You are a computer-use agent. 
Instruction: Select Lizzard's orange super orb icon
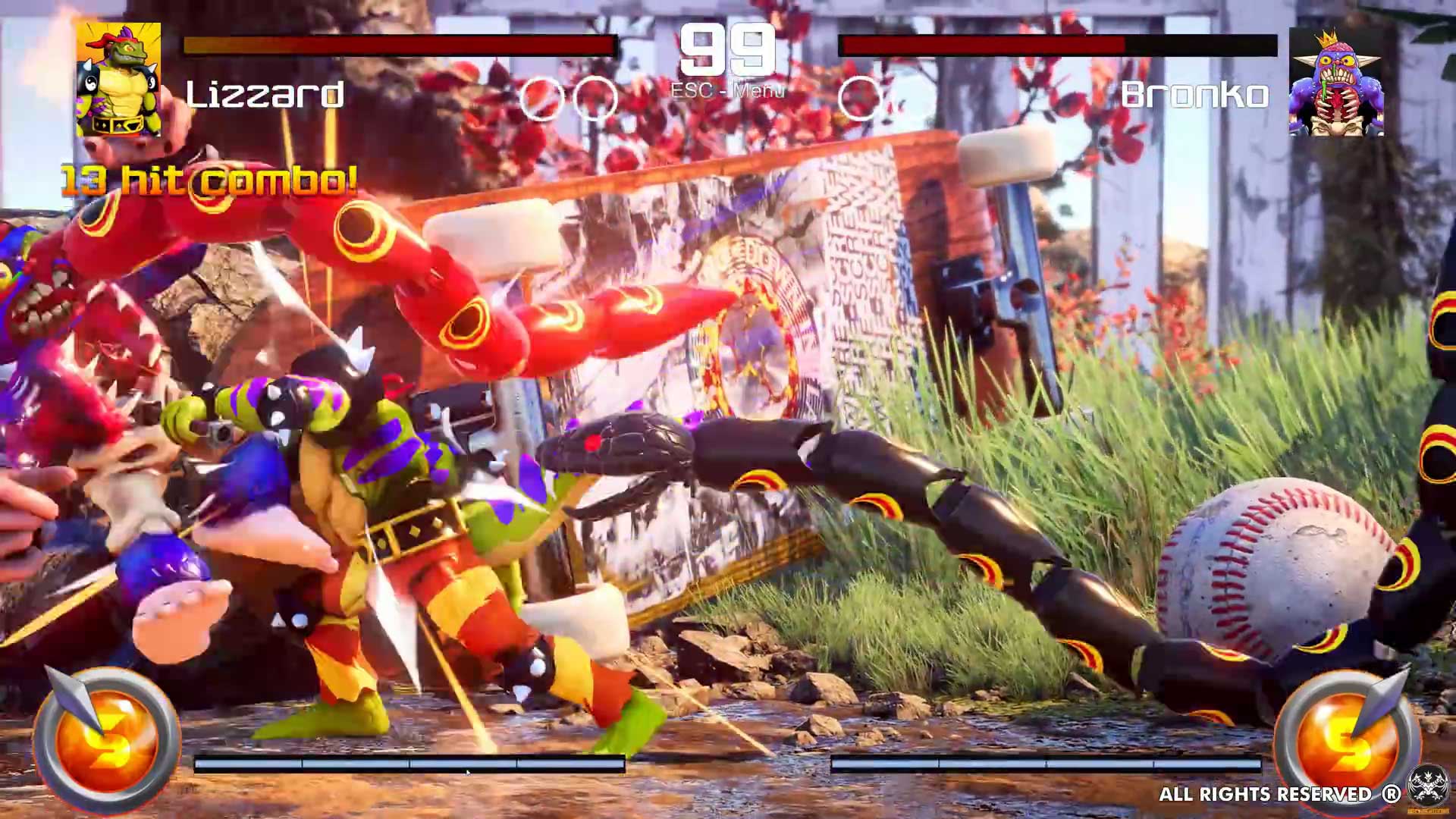(x=107, y=739)
